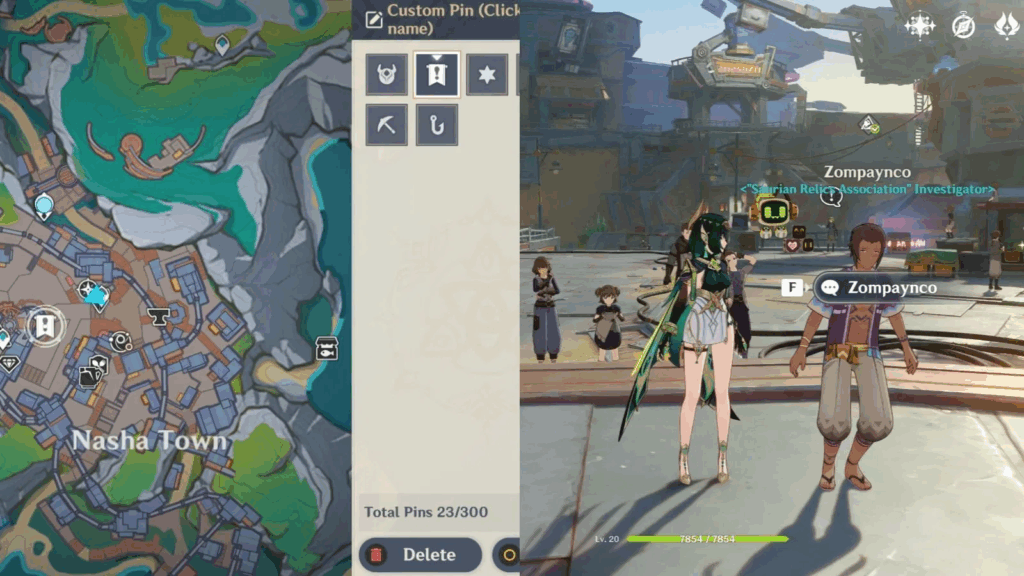Choose the horned monster pin icon

coord(386,75)
